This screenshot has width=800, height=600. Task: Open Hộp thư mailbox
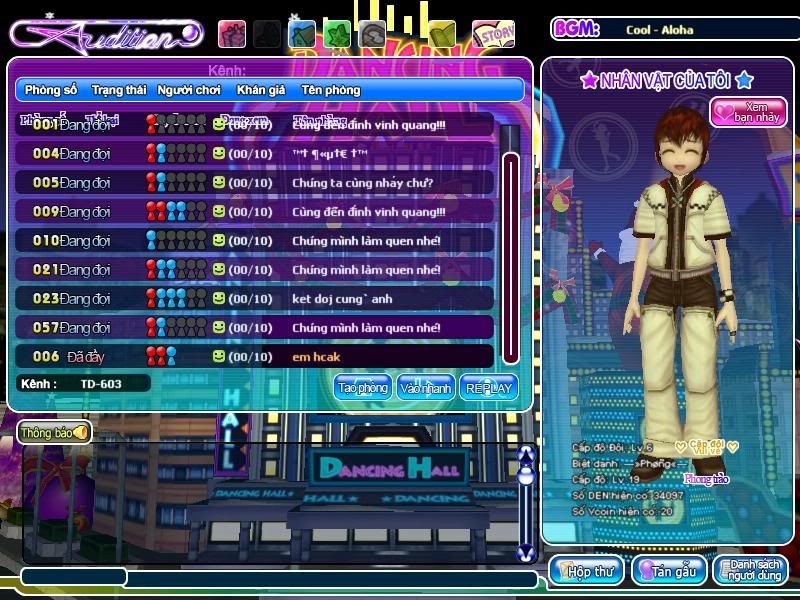(x=587, y=571)
